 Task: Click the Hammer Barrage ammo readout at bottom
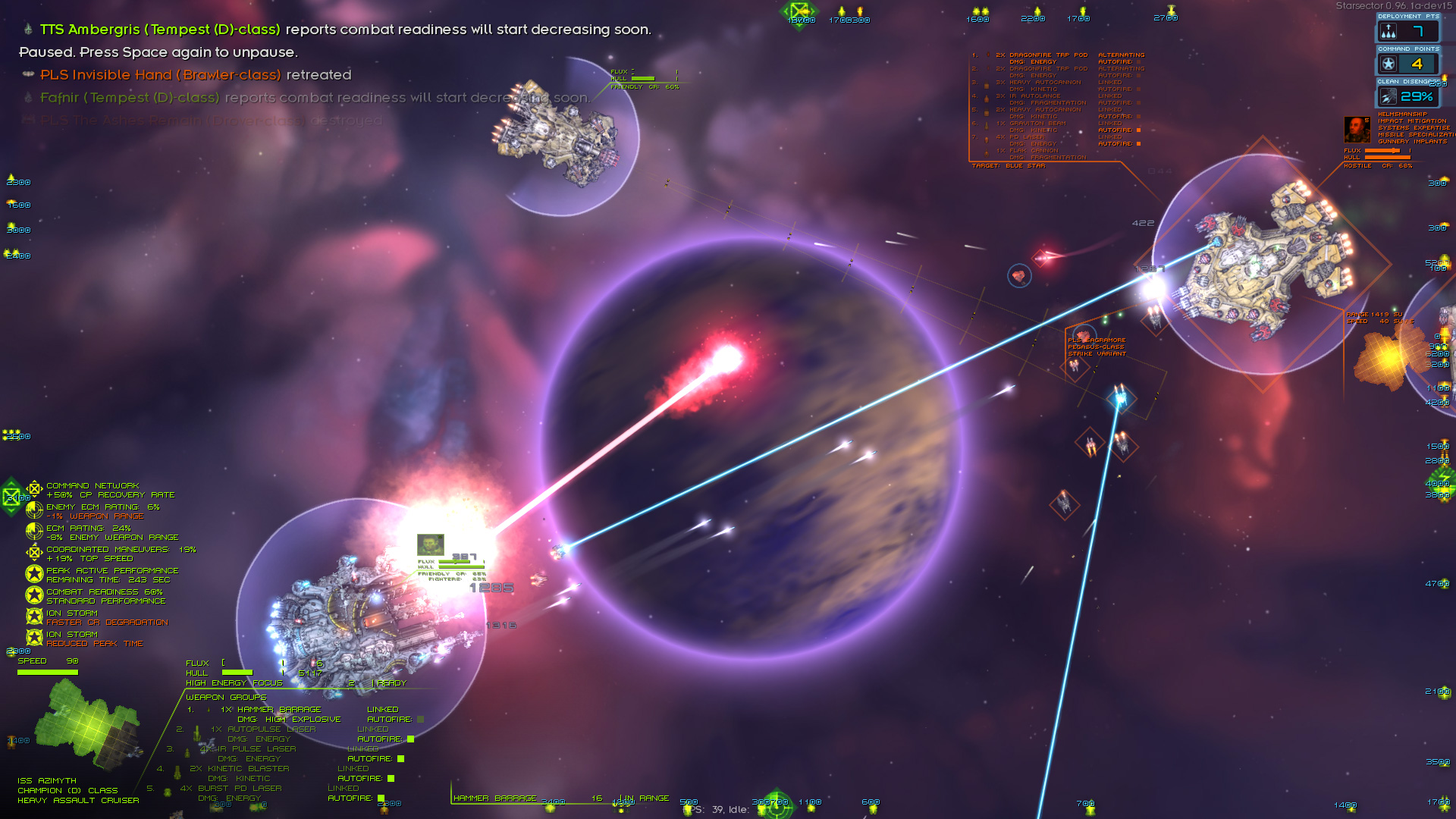[x=597, y=799]
